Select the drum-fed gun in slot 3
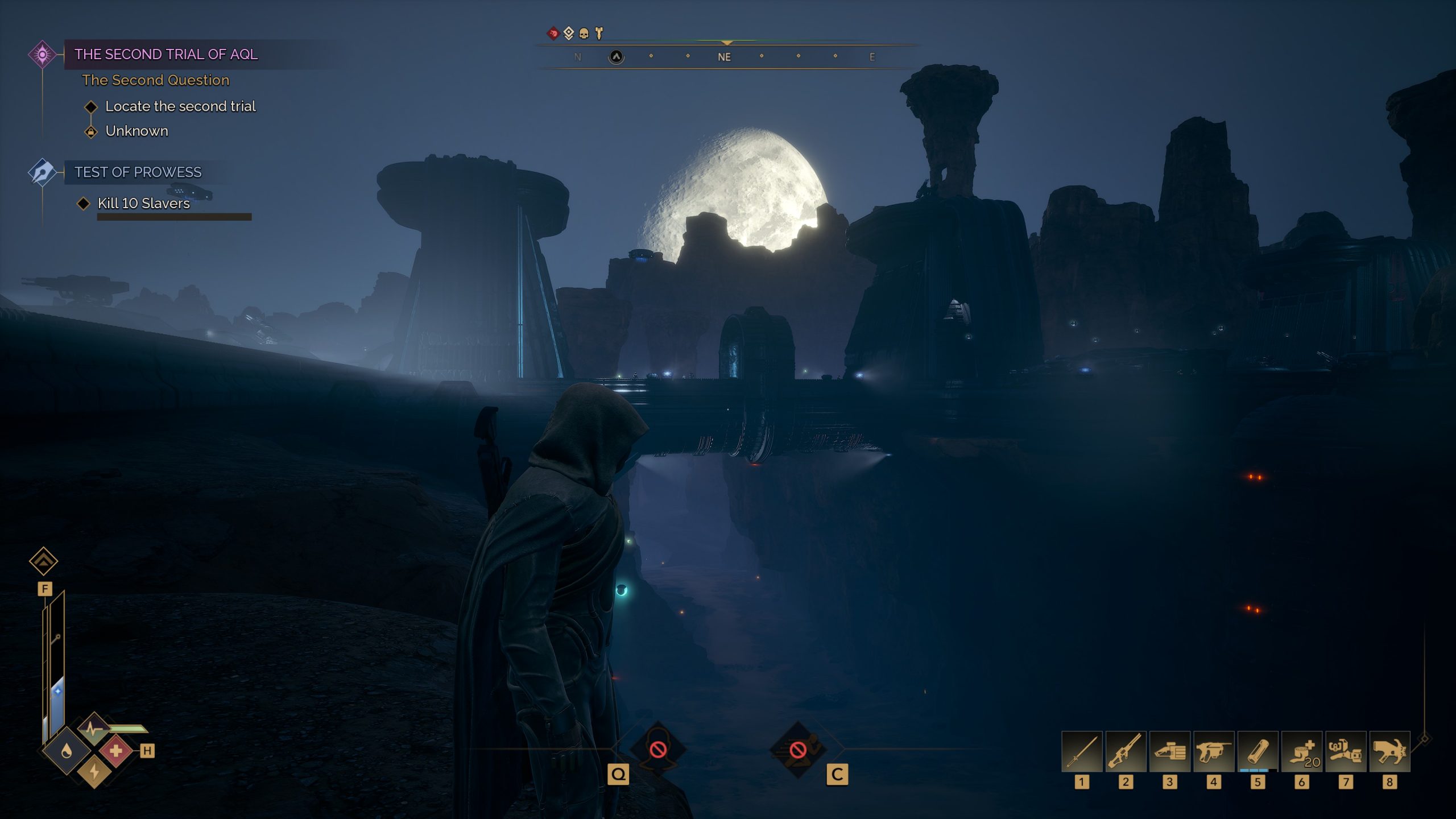Viewport: 1456px width, 819px height. point(1169,751)
